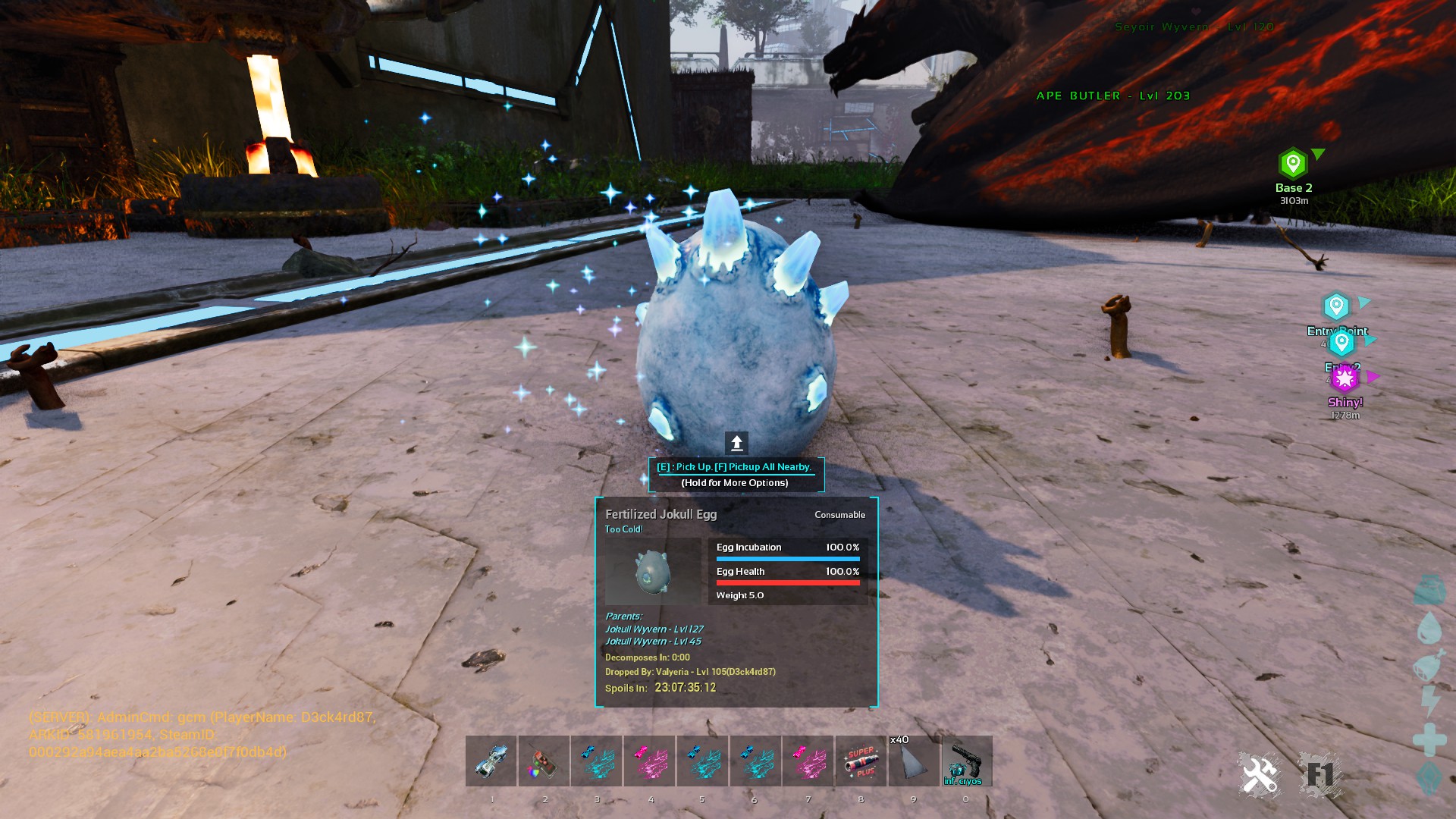Select the magenta Shiny! waypoint marker
This screenshot has width=1456, height=819.
[1345, 378]
